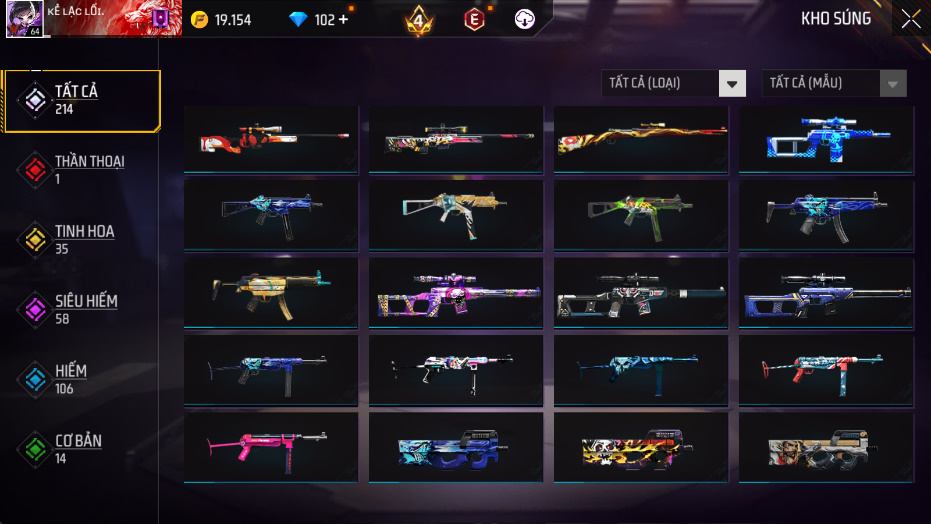Open the rank 4 badge icon

tap(420, 20)
